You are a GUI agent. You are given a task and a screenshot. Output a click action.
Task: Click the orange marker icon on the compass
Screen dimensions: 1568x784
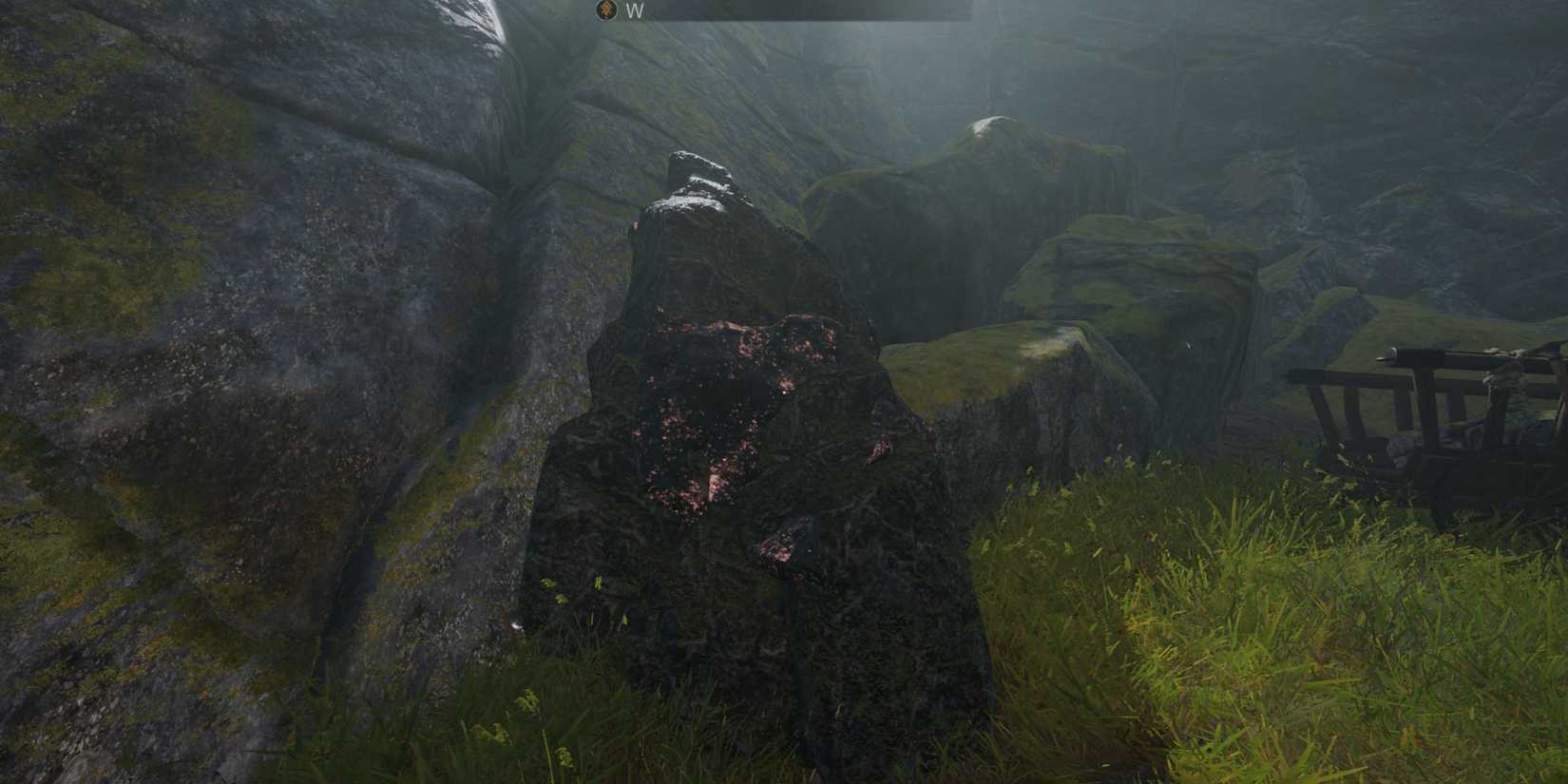[x=605, y=11]
